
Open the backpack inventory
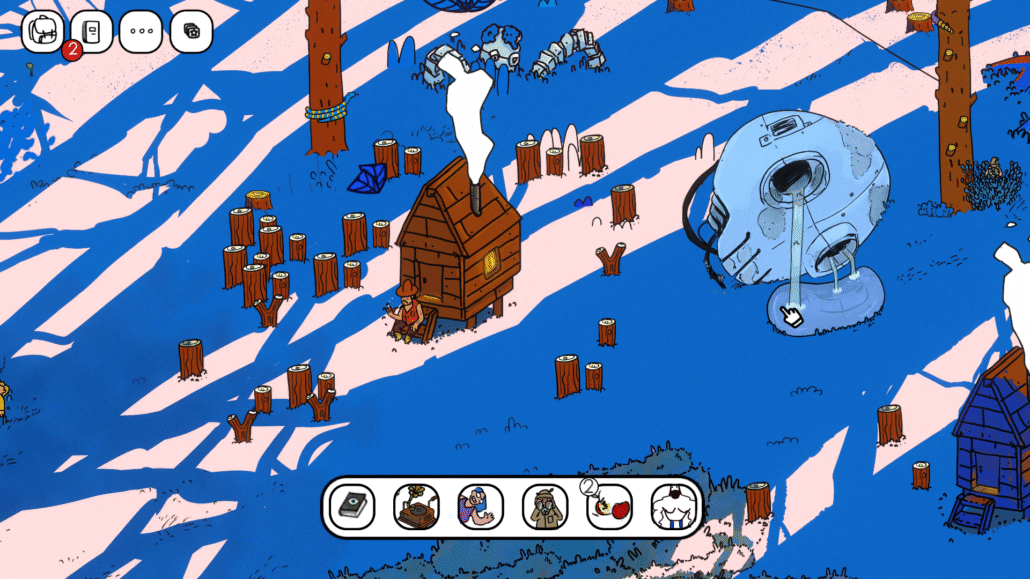click(43, 31)
